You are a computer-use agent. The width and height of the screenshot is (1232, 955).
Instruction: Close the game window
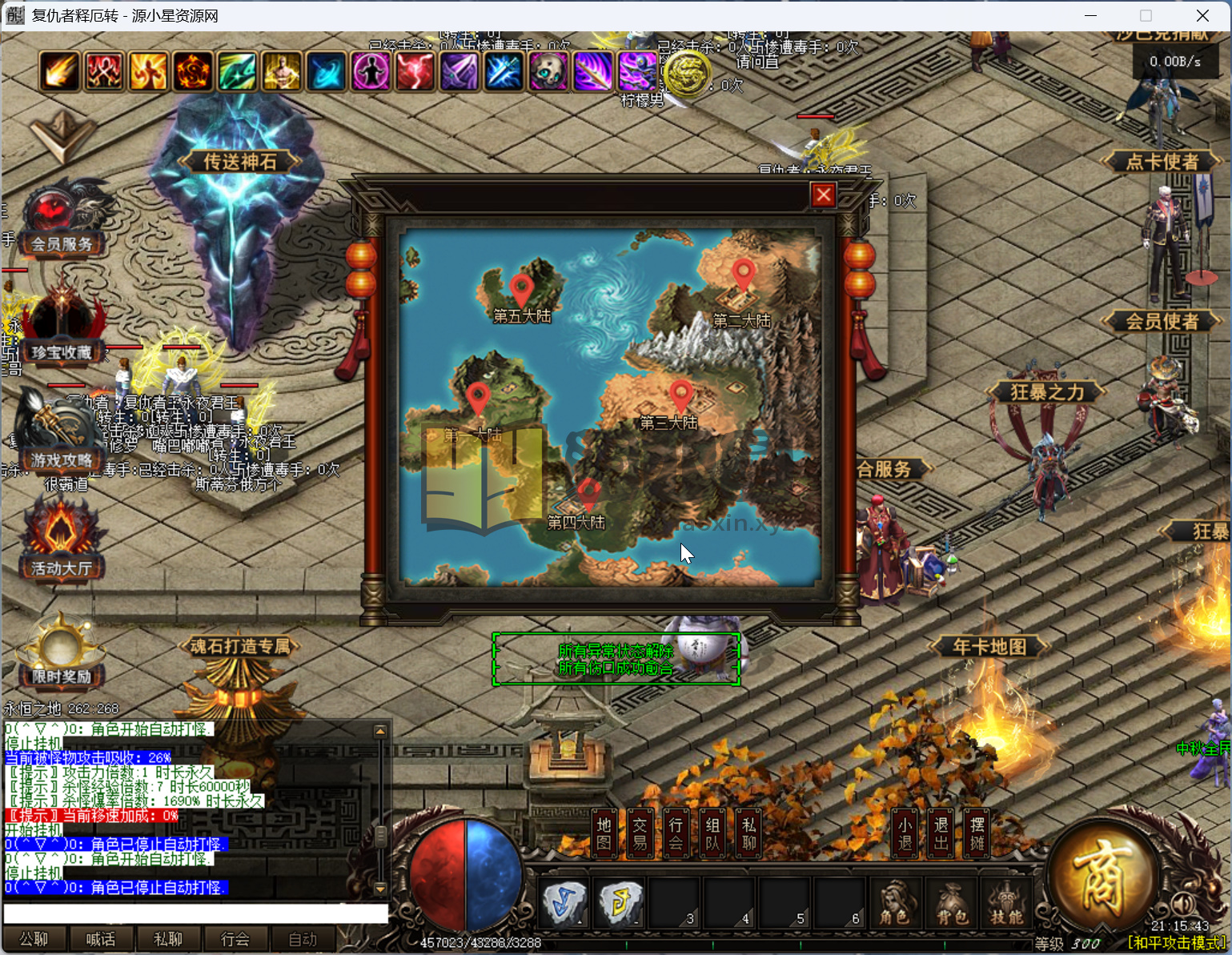click(x=1202, y=16)
